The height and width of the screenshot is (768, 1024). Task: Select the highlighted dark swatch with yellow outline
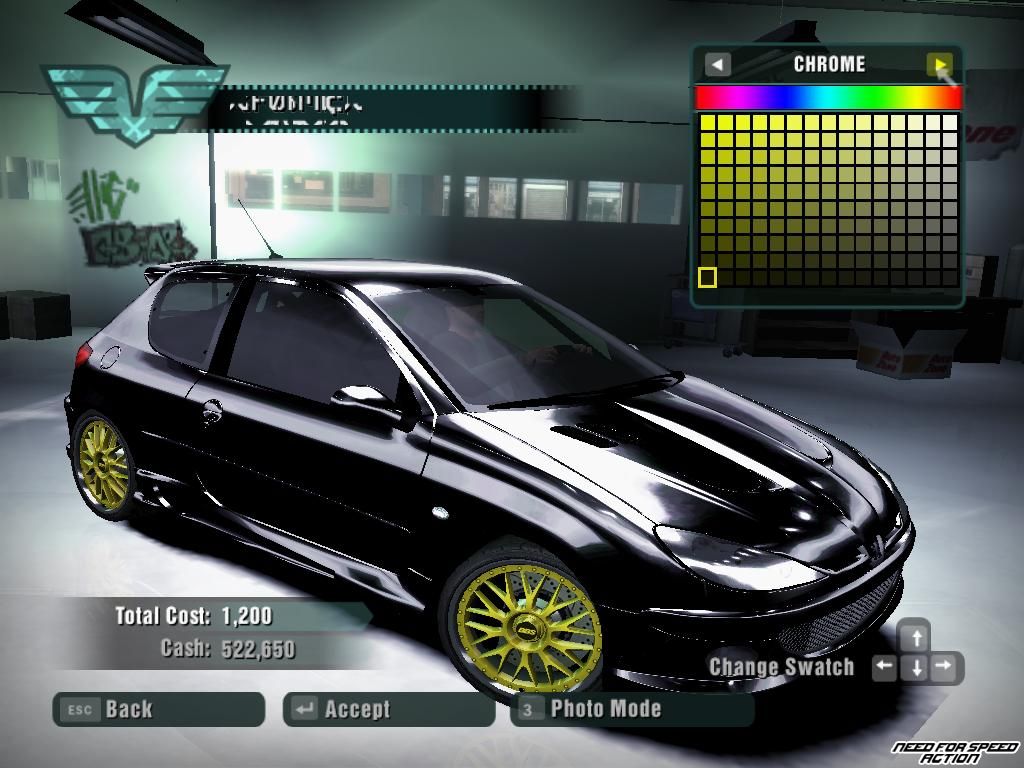(x=707, y=277)
